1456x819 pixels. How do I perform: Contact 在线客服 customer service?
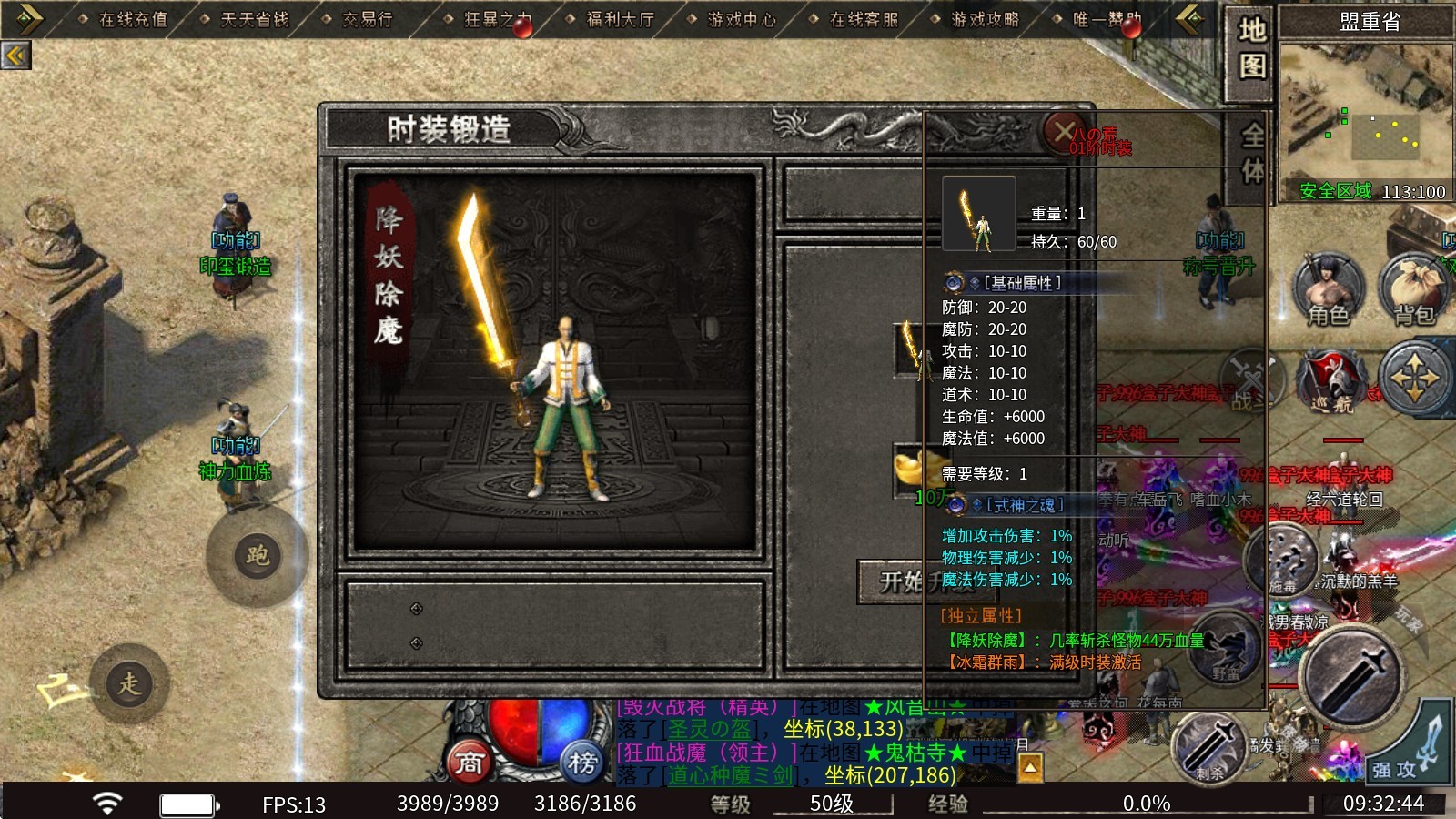pos(864,19)
